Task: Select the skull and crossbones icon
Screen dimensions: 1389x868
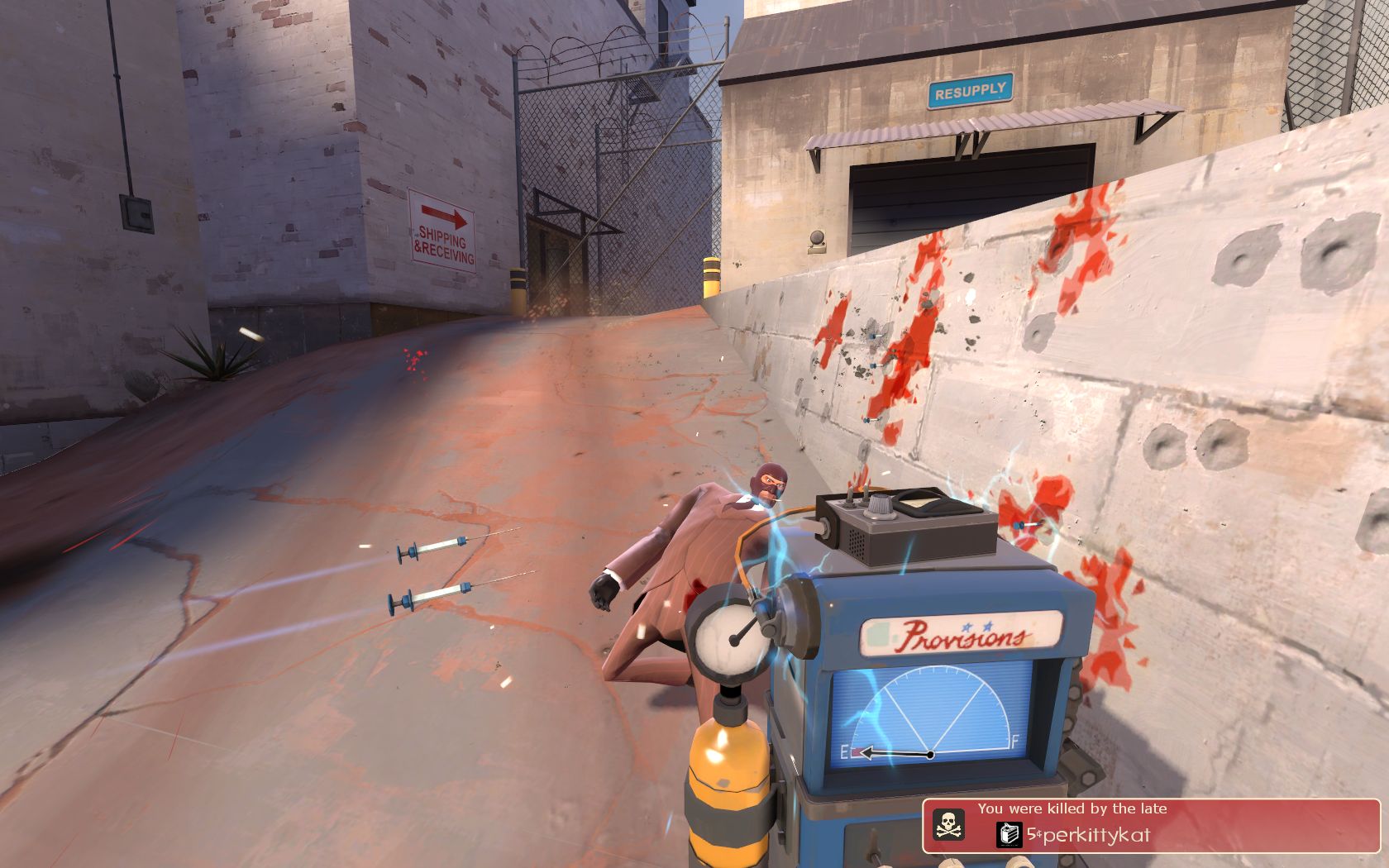Action: [x=947, y=824]
